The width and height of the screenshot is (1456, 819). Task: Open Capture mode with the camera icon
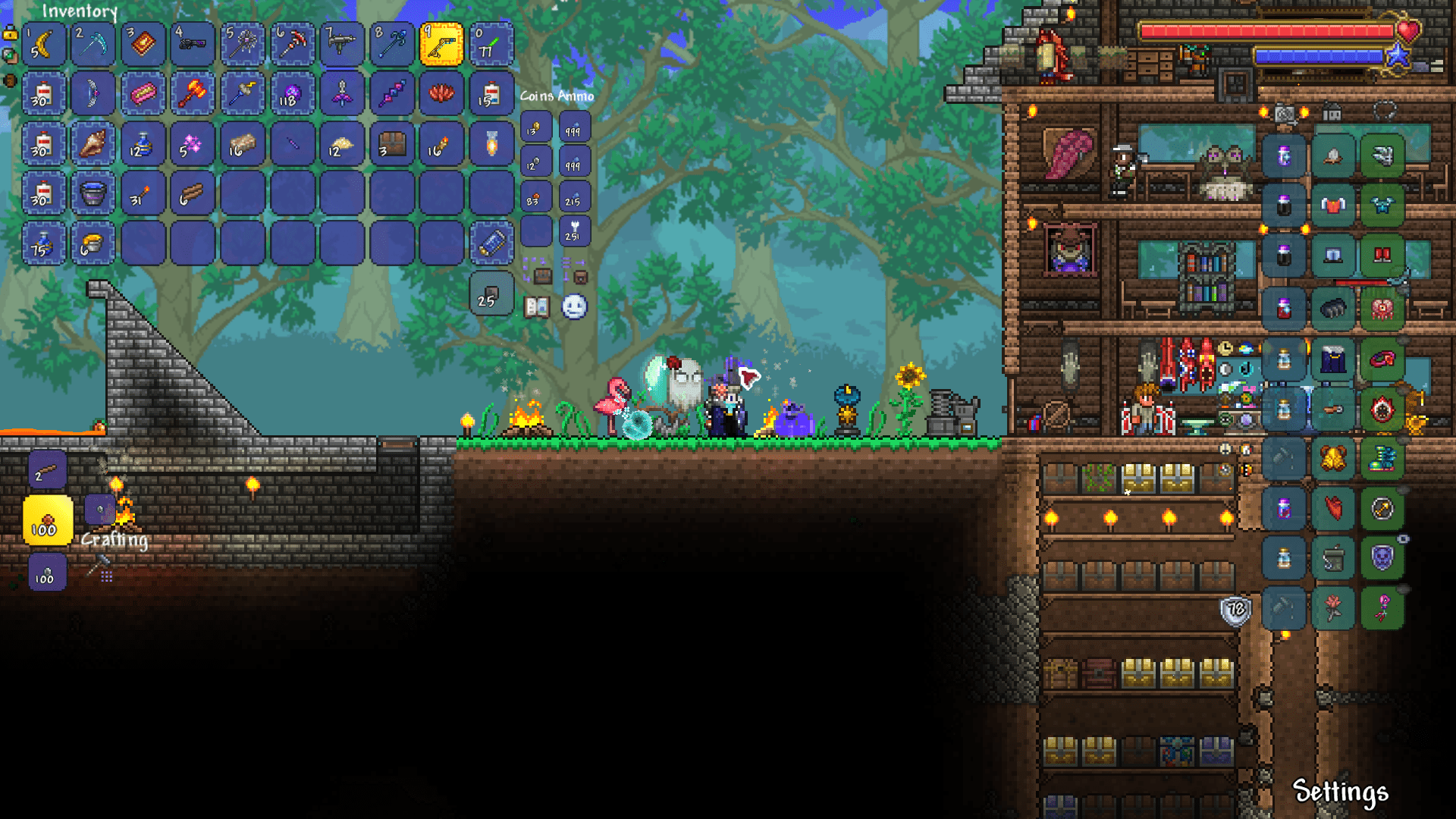pyautogui.click(x=1285, y=112)
